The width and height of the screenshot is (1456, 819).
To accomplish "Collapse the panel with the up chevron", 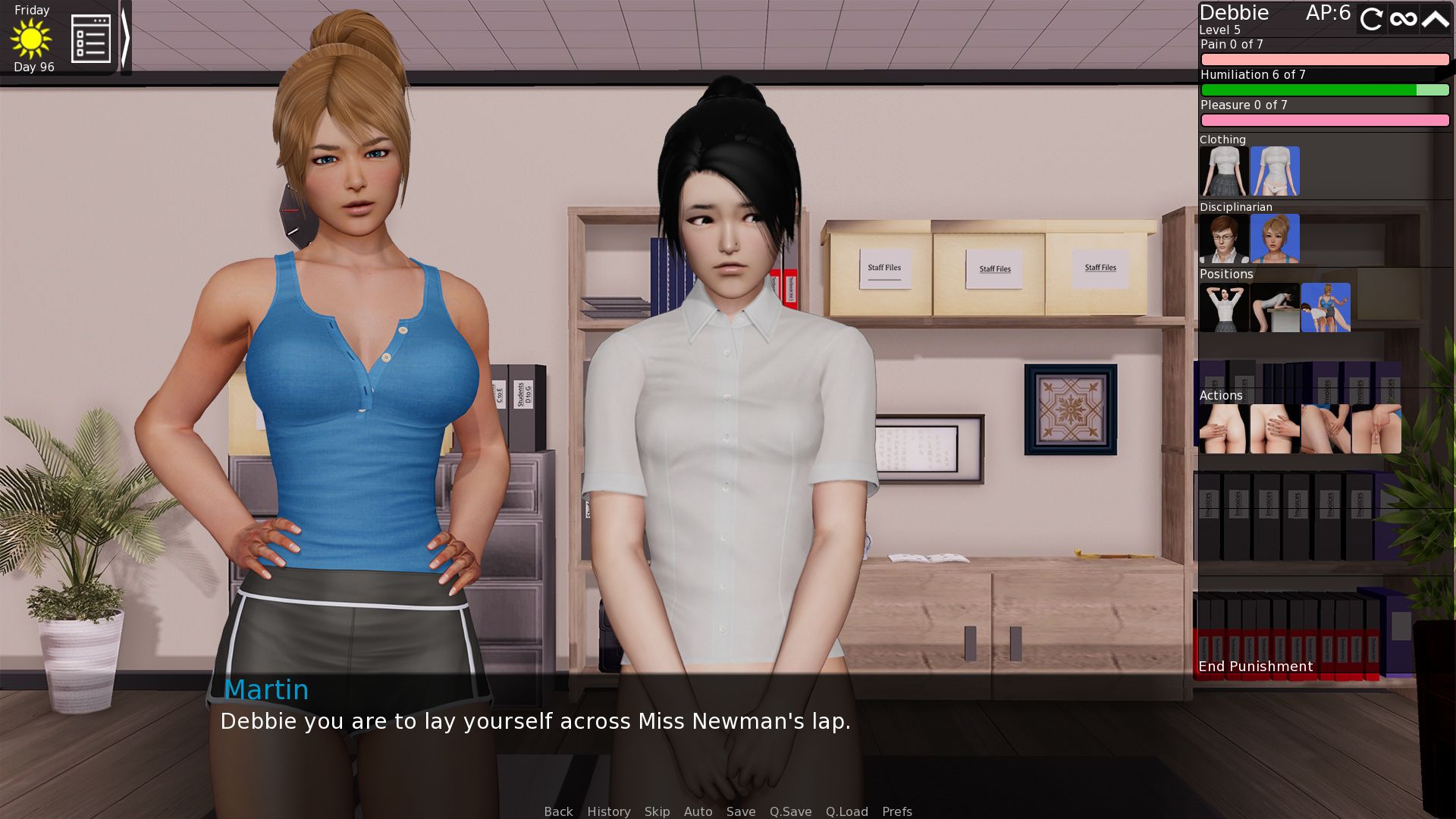I will click(x=1436, y=18).
